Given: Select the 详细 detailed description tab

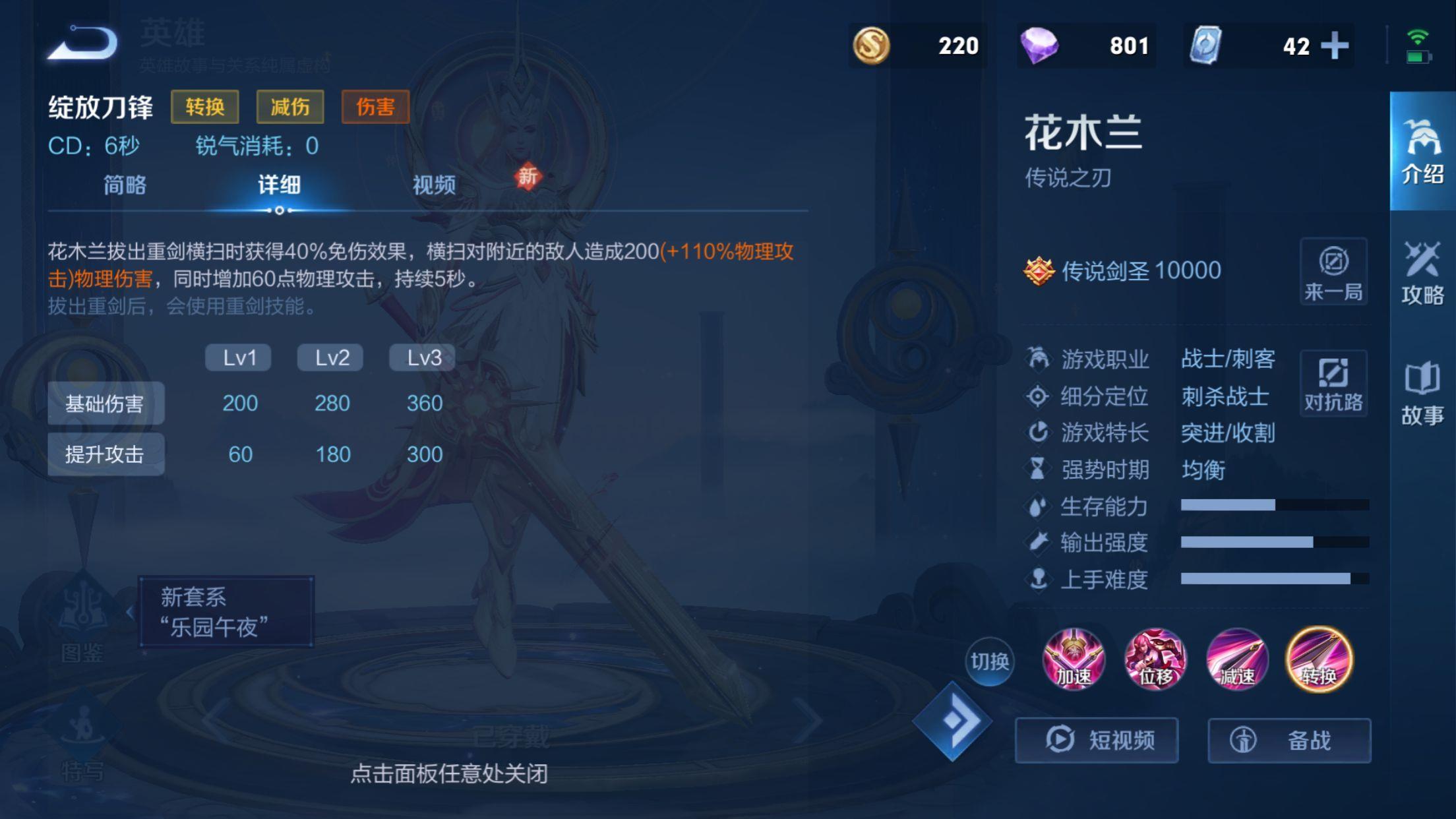Looking at the screenshot, I should [x=279, y=185].
